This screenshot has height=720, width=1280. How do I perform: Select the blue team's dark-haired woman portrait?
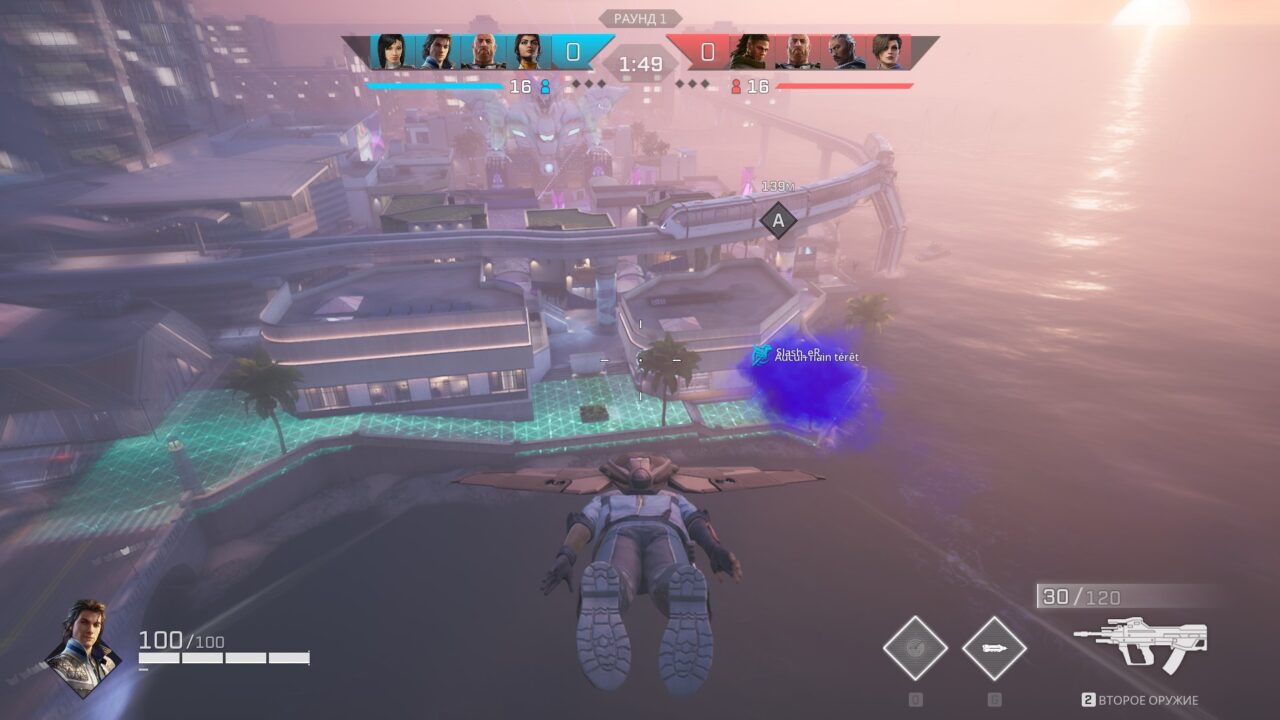(391, 52)
